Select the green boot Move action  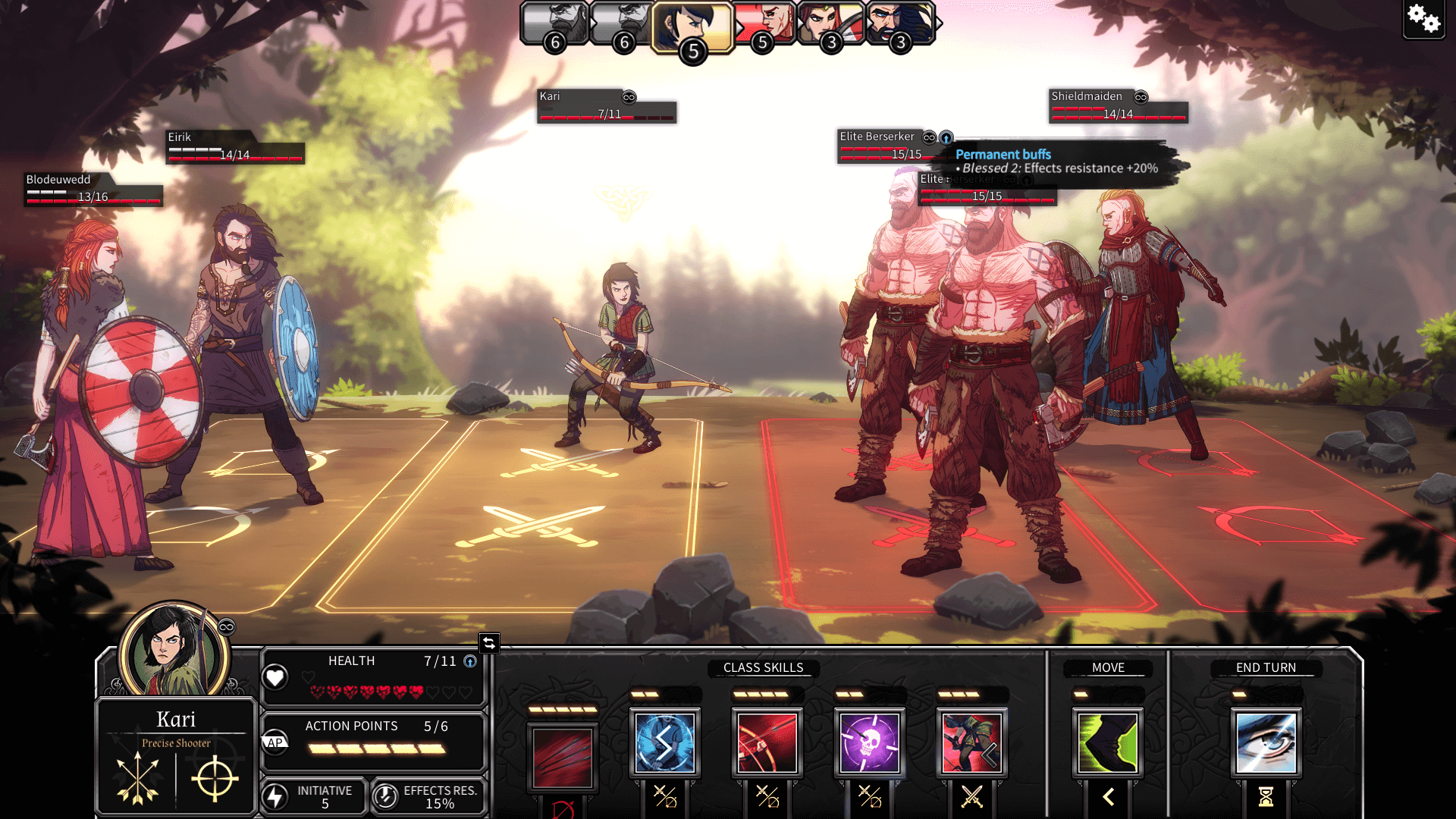(x=1108, y=742)
